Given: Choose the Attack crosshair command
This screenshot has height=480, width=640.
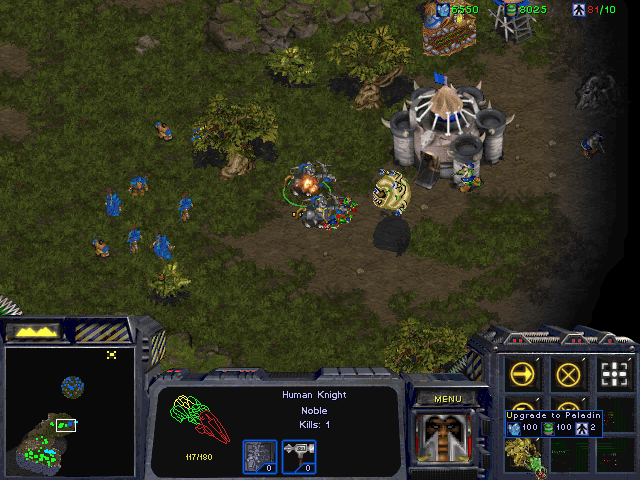Looking at the screenshot, I should click(x=615, y=375).
